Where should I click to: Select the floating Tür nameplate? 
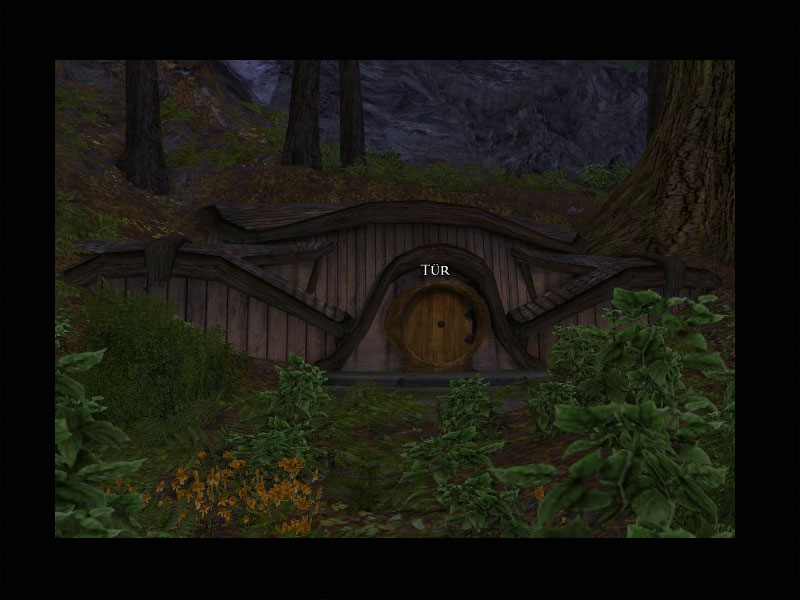[436, 270]
